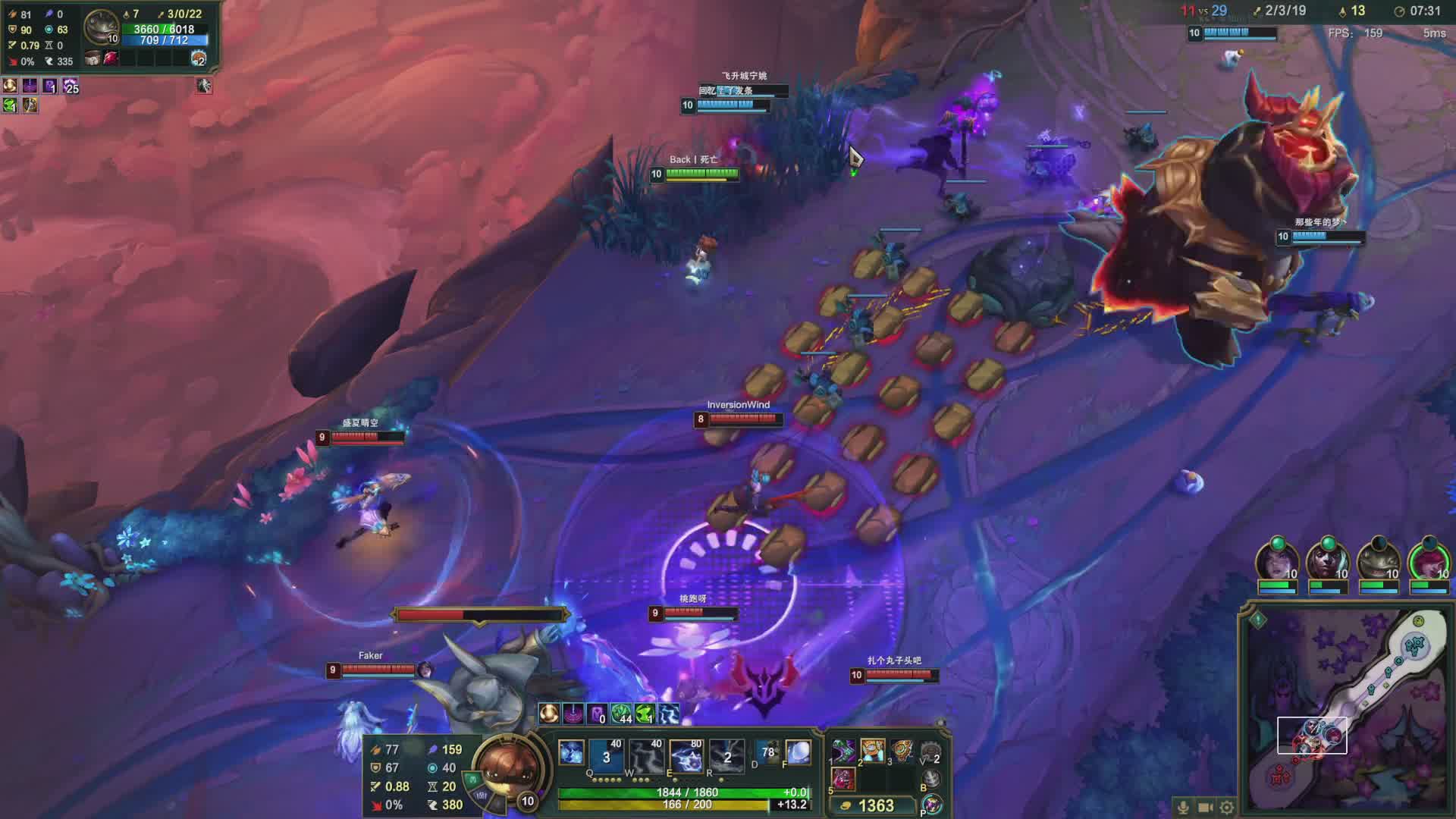This screenshot has height=819, width=1456.
Task: Select the item in inventory slot 1
Action: click(x=843, y=752)
